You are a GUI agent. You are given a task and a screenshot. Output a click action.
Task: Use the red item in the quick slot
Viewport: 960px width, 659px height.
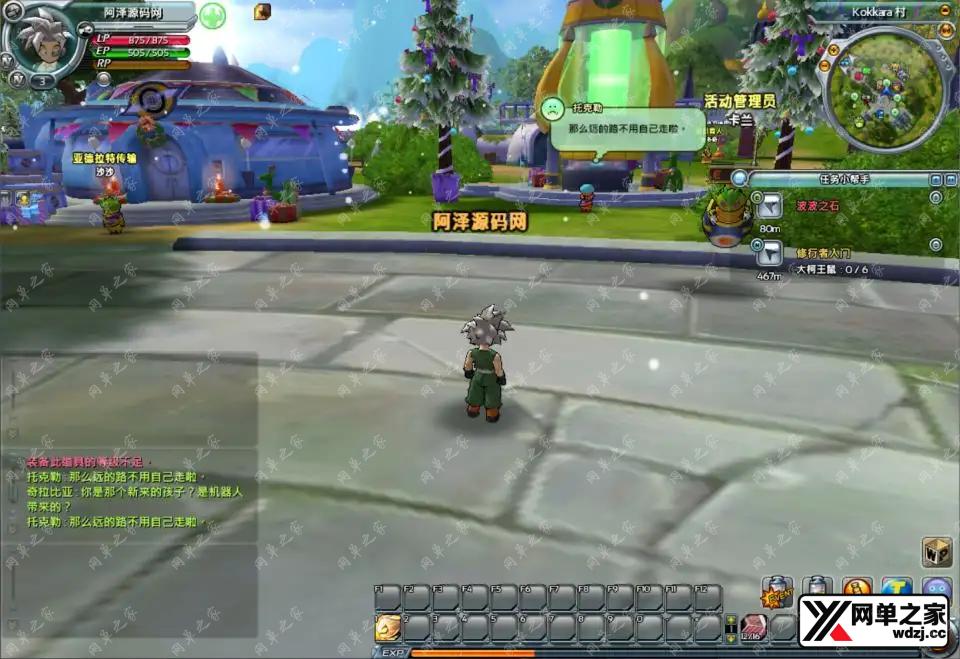pos(752,626)
